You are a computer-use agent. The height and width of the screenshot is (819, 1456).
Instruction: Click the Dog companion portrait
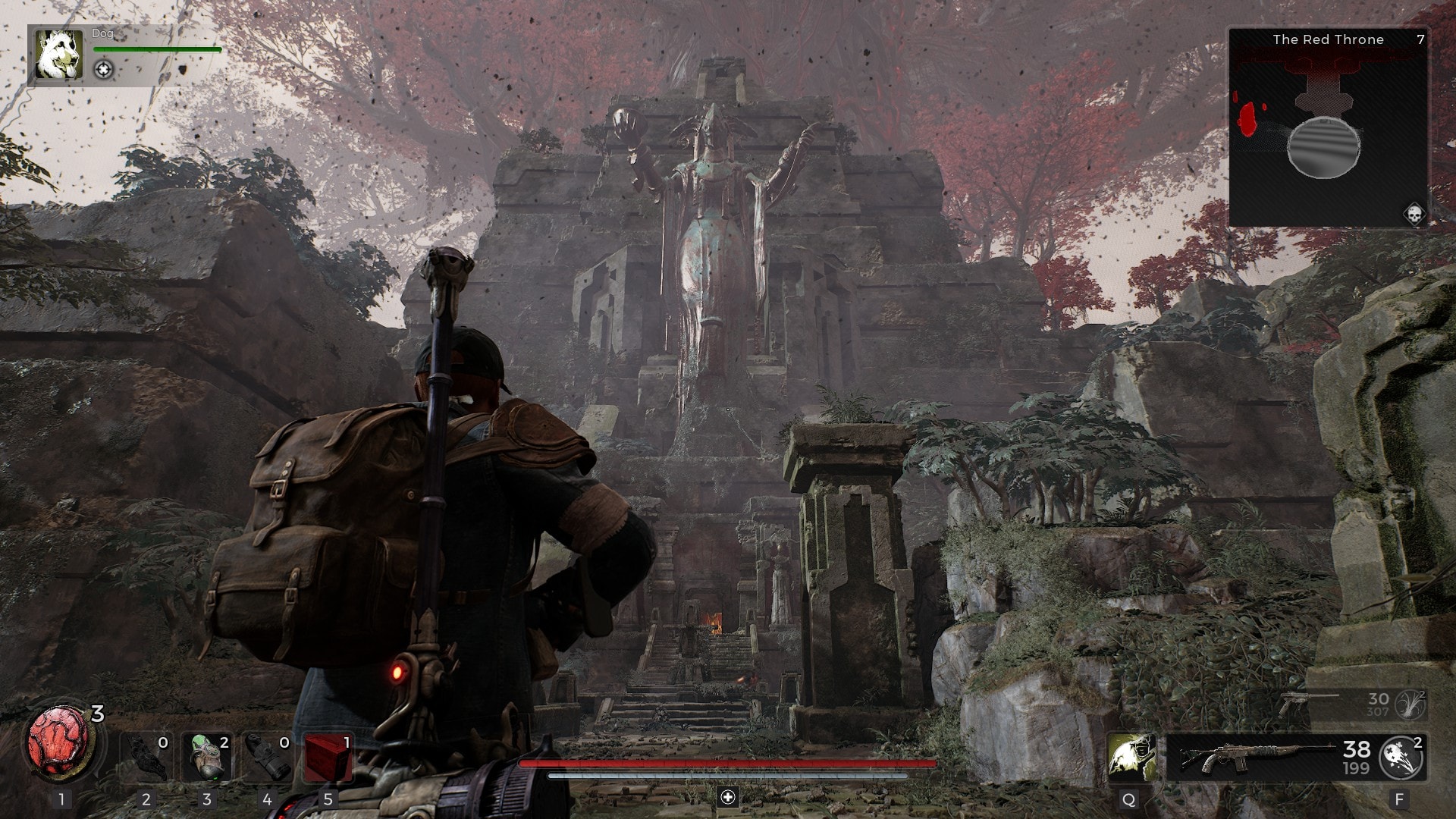[59, 55]
